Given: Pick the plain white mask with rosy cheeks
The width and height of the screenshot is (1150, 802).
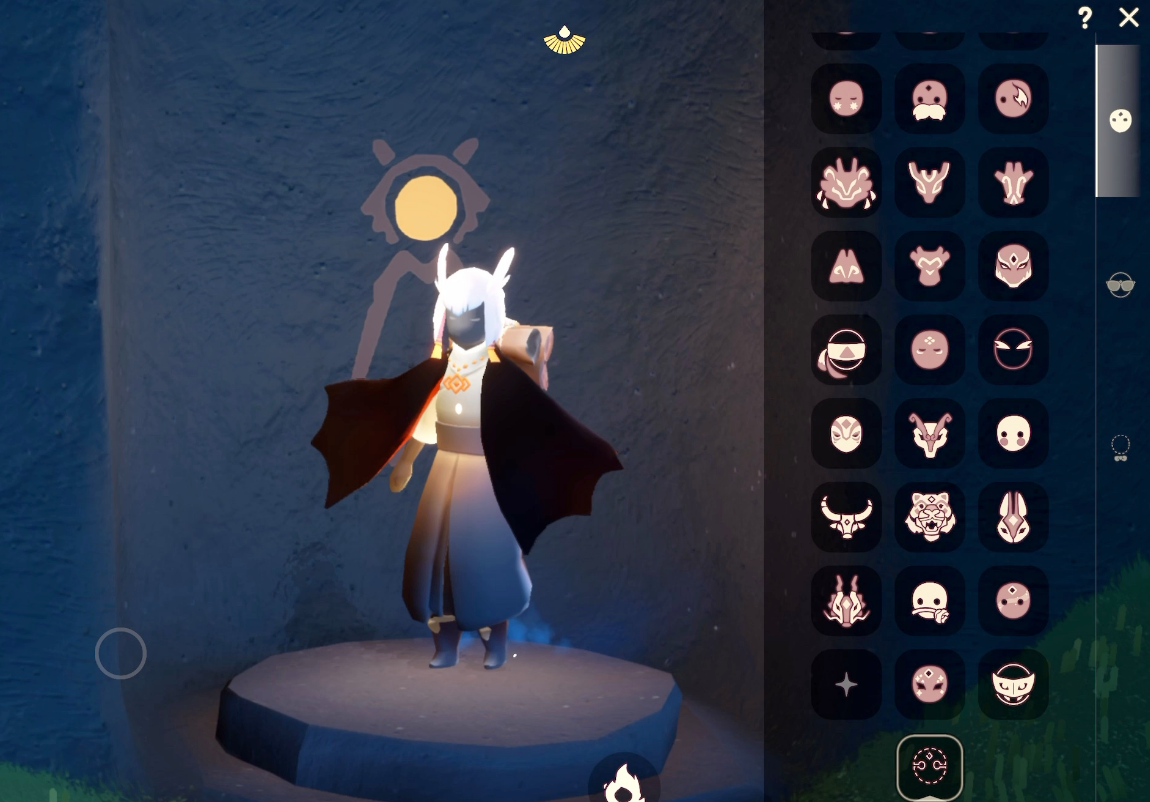Looking at the screenshot, I should tap(1013, 433).
